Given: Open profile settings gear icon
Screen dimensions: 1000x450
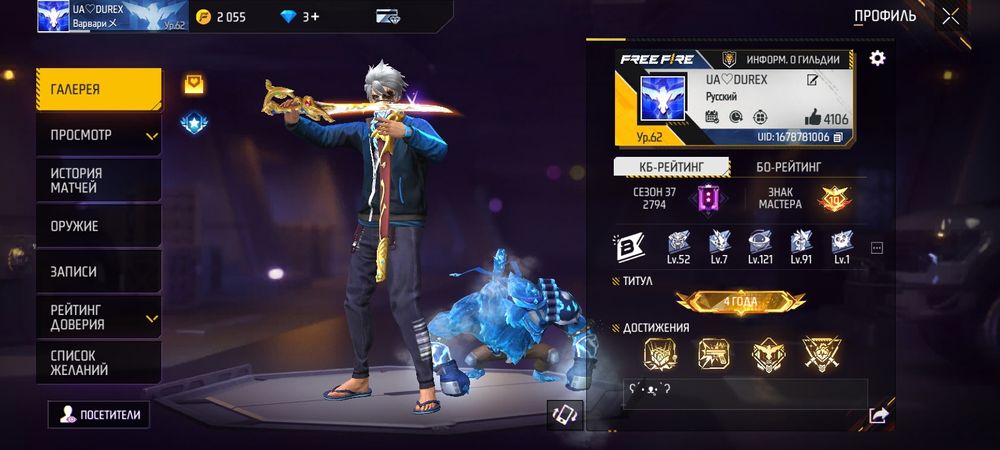Looking at the screenshot, I should click(x=877, y=58).
